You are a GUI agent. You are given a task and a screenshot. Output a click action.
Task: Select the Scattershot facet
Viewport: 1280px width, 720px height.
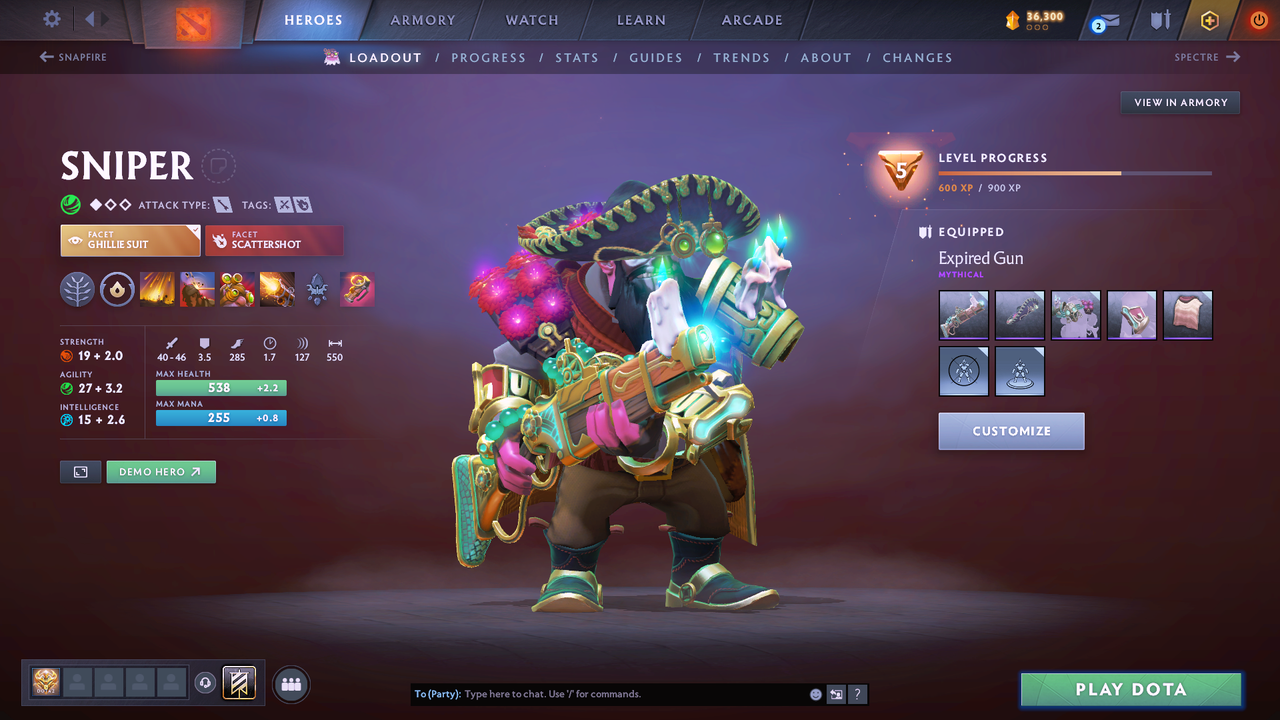274,240
